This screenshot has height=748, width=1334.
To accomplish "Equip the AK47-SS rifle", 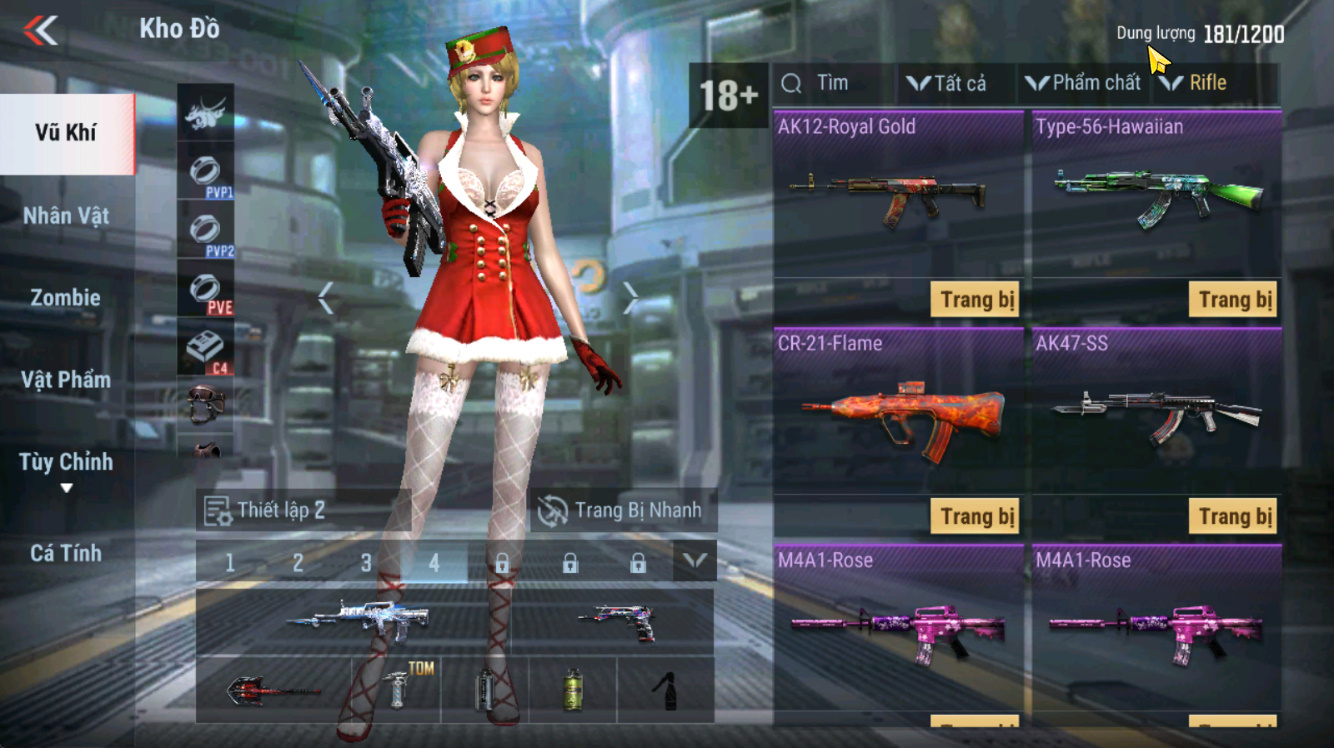I will [x=1235, y=516].
